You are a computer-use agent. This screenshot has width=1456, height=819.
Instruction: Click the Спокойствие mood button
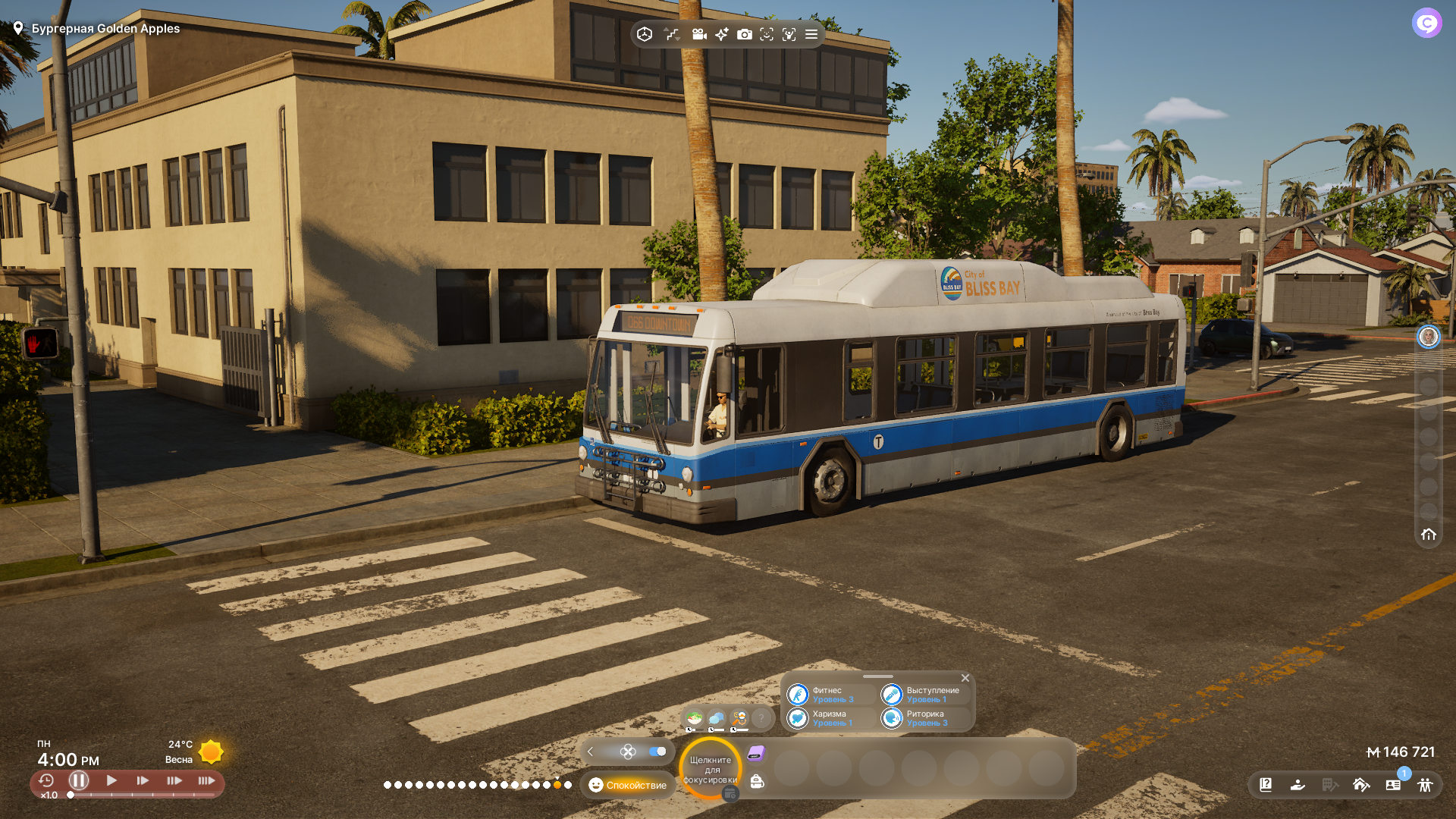(x=628, y=785)
